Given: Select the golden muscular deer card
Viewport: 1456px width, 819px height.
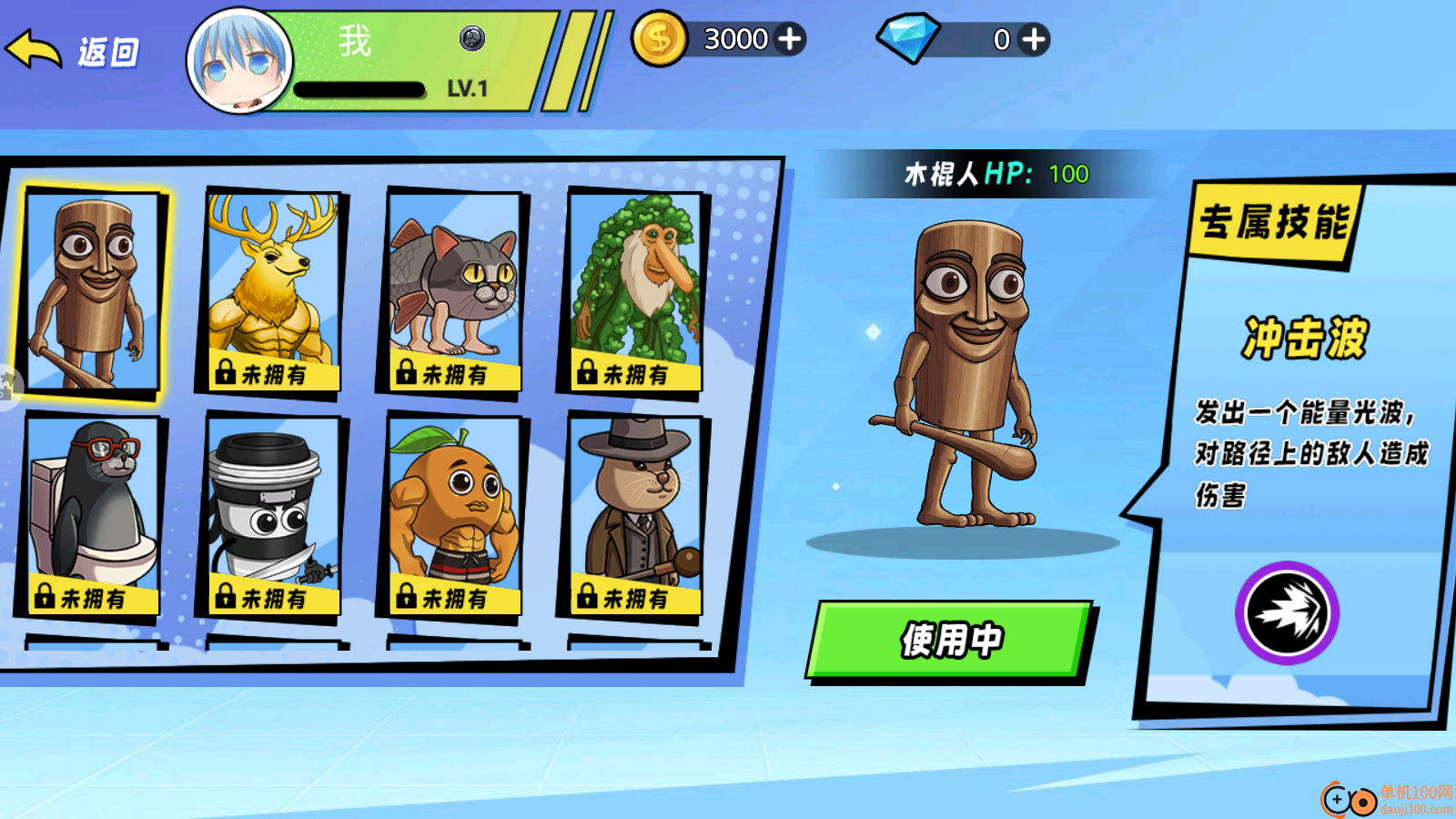Looking at the screenshot, I should tap(272, 291).
